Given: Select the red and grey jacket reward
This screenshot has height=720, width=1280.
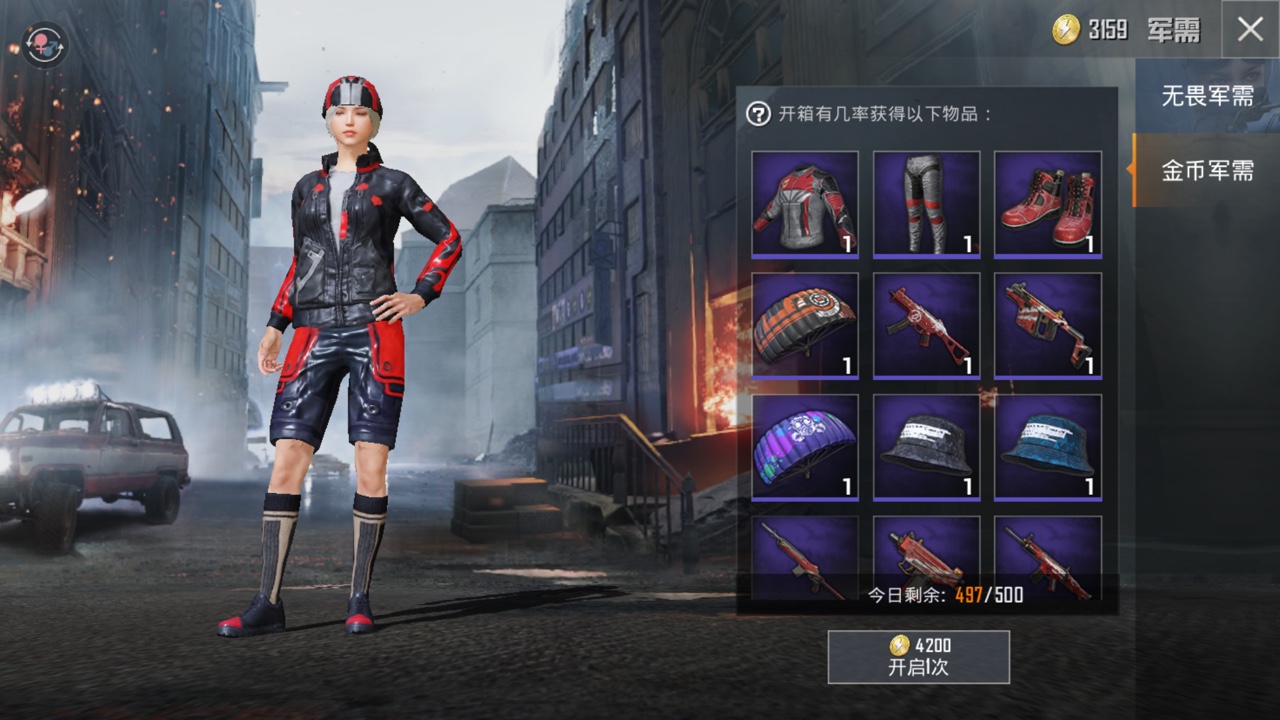Looking at the screenshot, I should 805,204.
